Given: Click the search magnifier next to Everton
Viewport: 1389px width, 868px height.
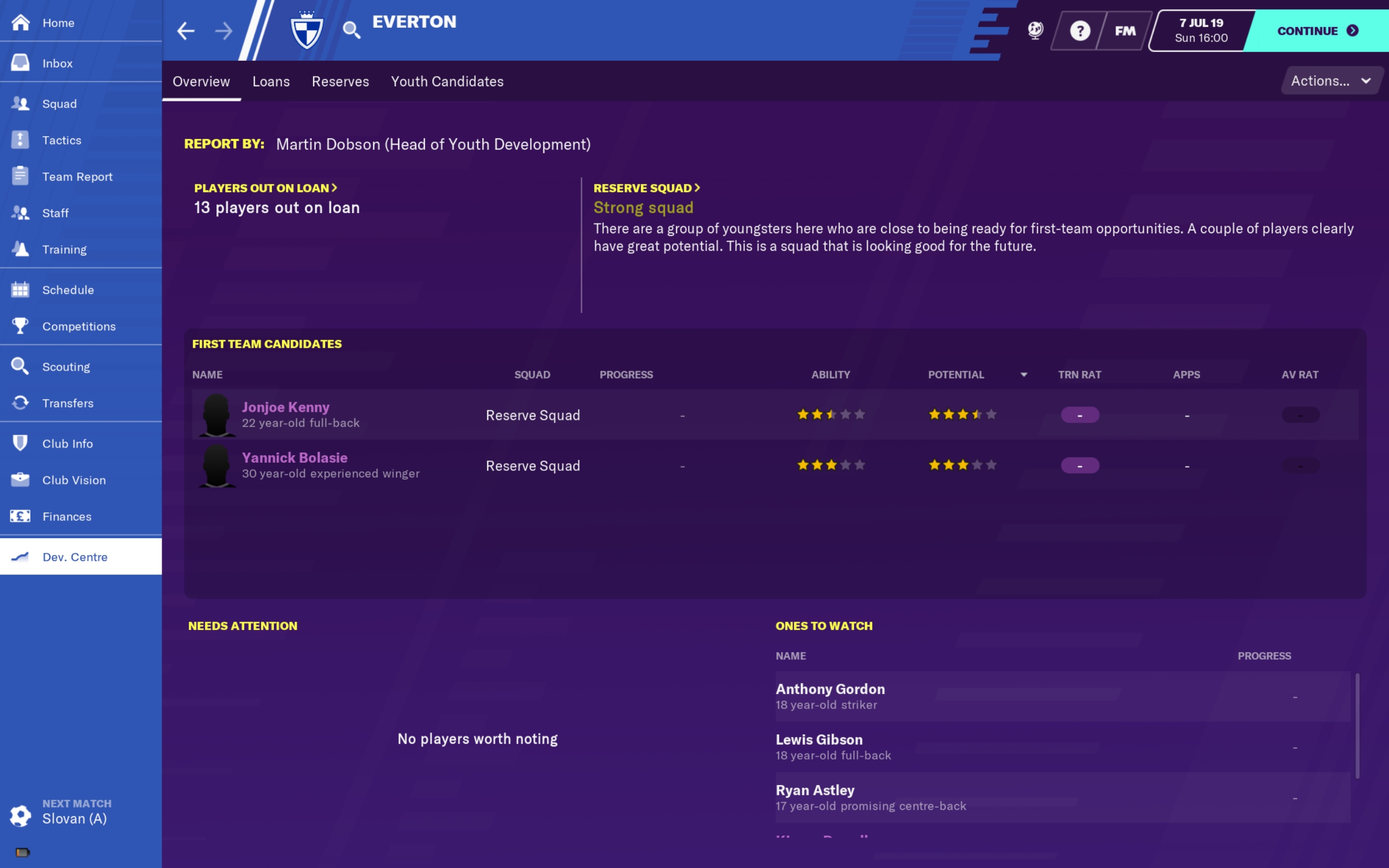Looking at the screenshot, I should (x=352, y=30).
